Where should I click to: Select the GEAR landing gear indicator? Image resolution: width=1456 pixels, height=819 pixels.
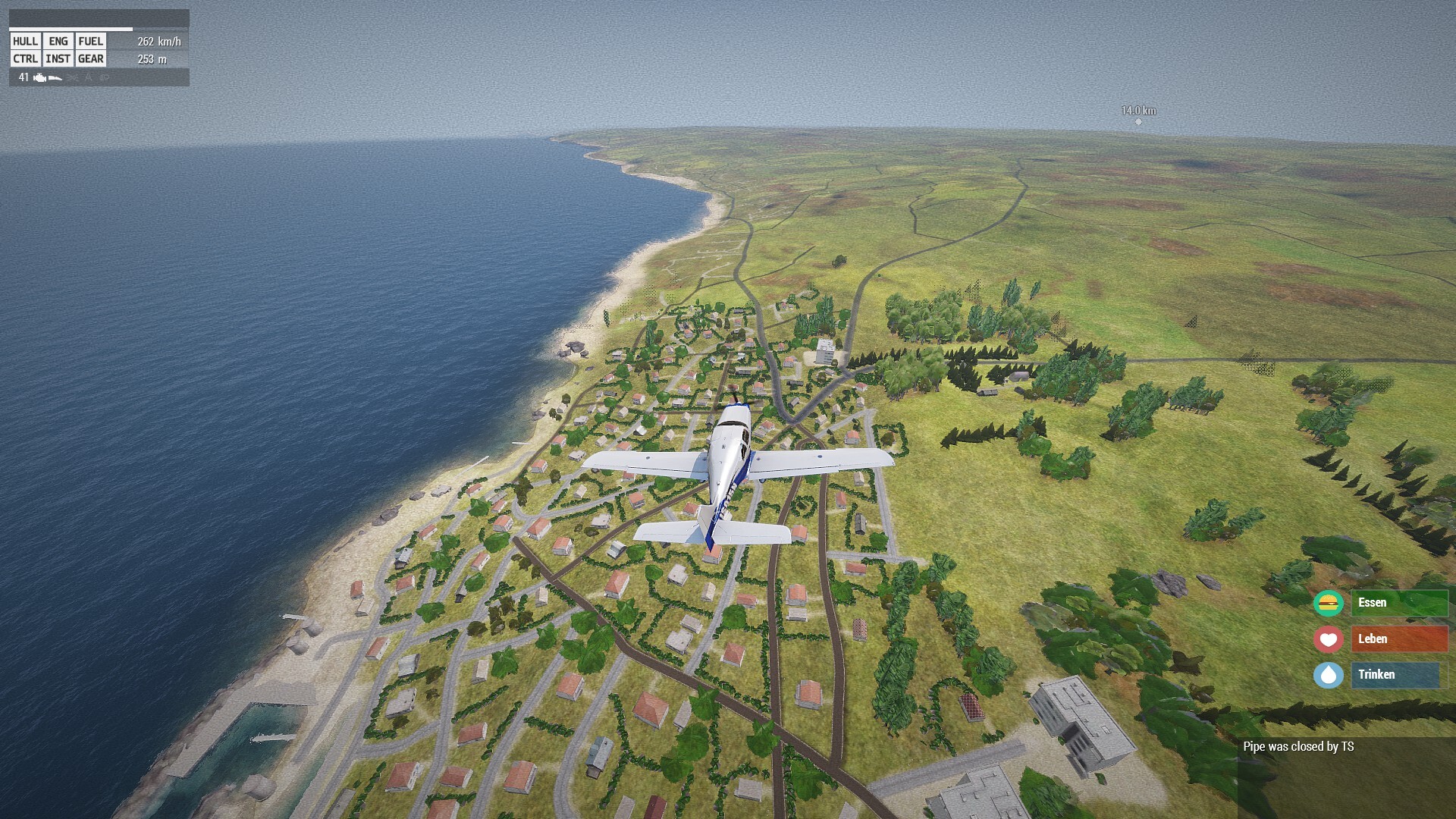click(x=90, y=59)
